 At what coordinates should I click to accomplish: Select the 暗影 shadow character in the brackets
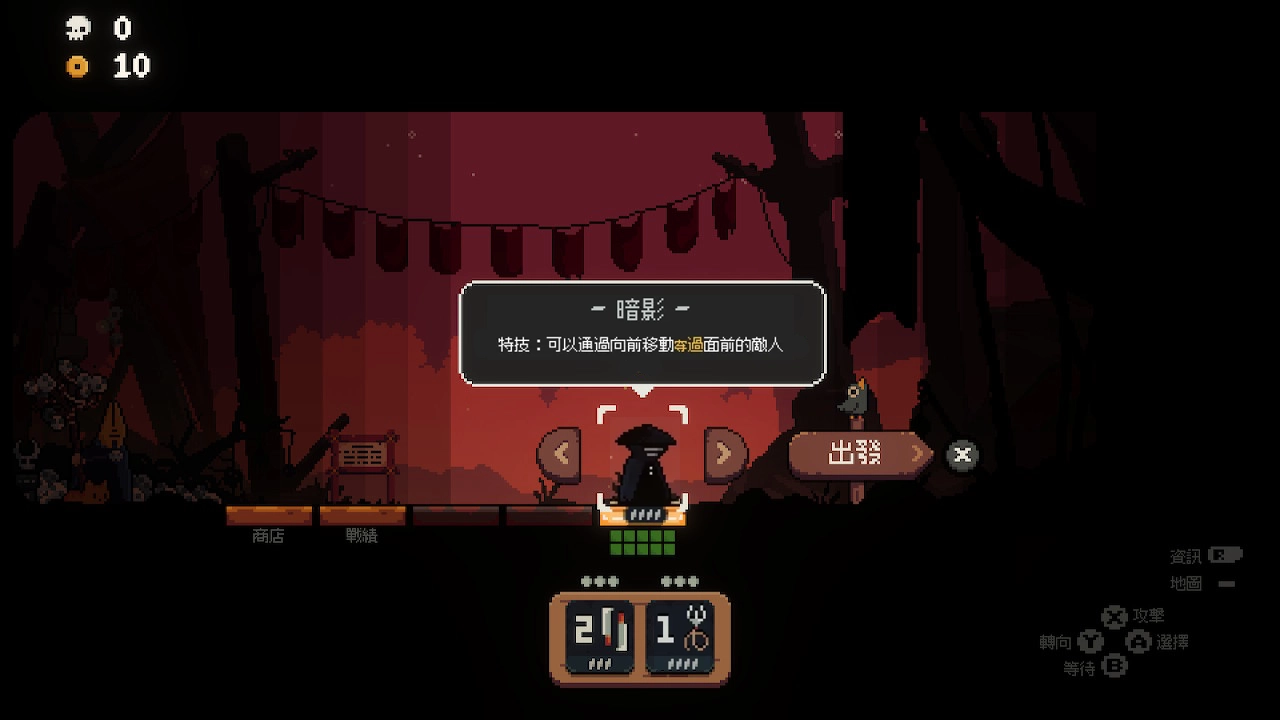tap(643, 458)
